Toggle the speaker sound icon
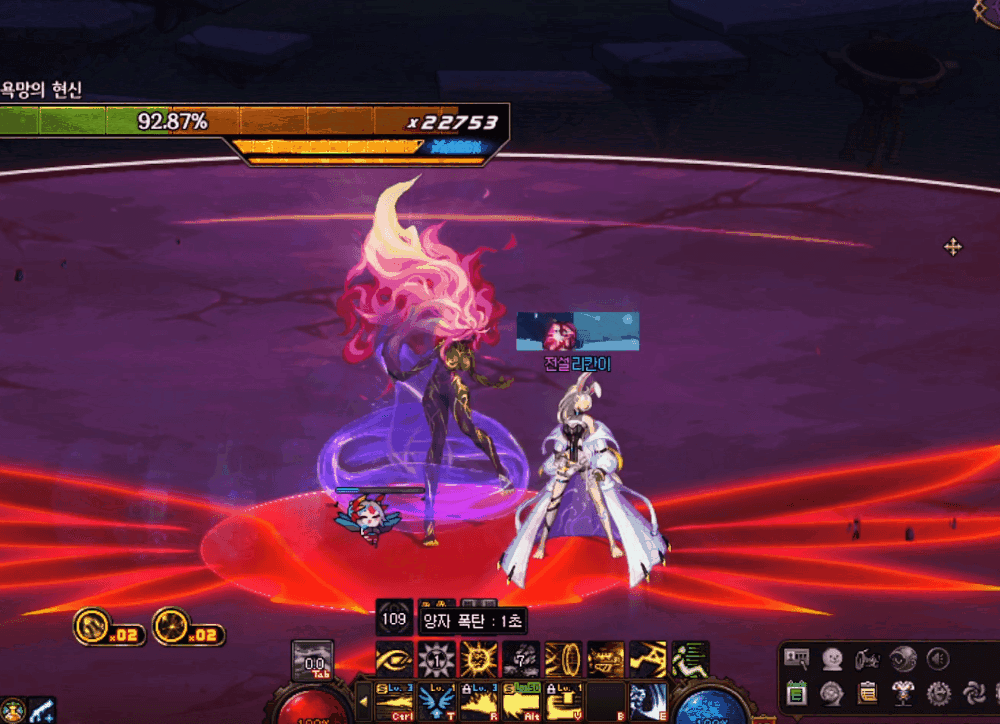The width and height of the screenshot is (1000, 724). (x=938, y=658)
